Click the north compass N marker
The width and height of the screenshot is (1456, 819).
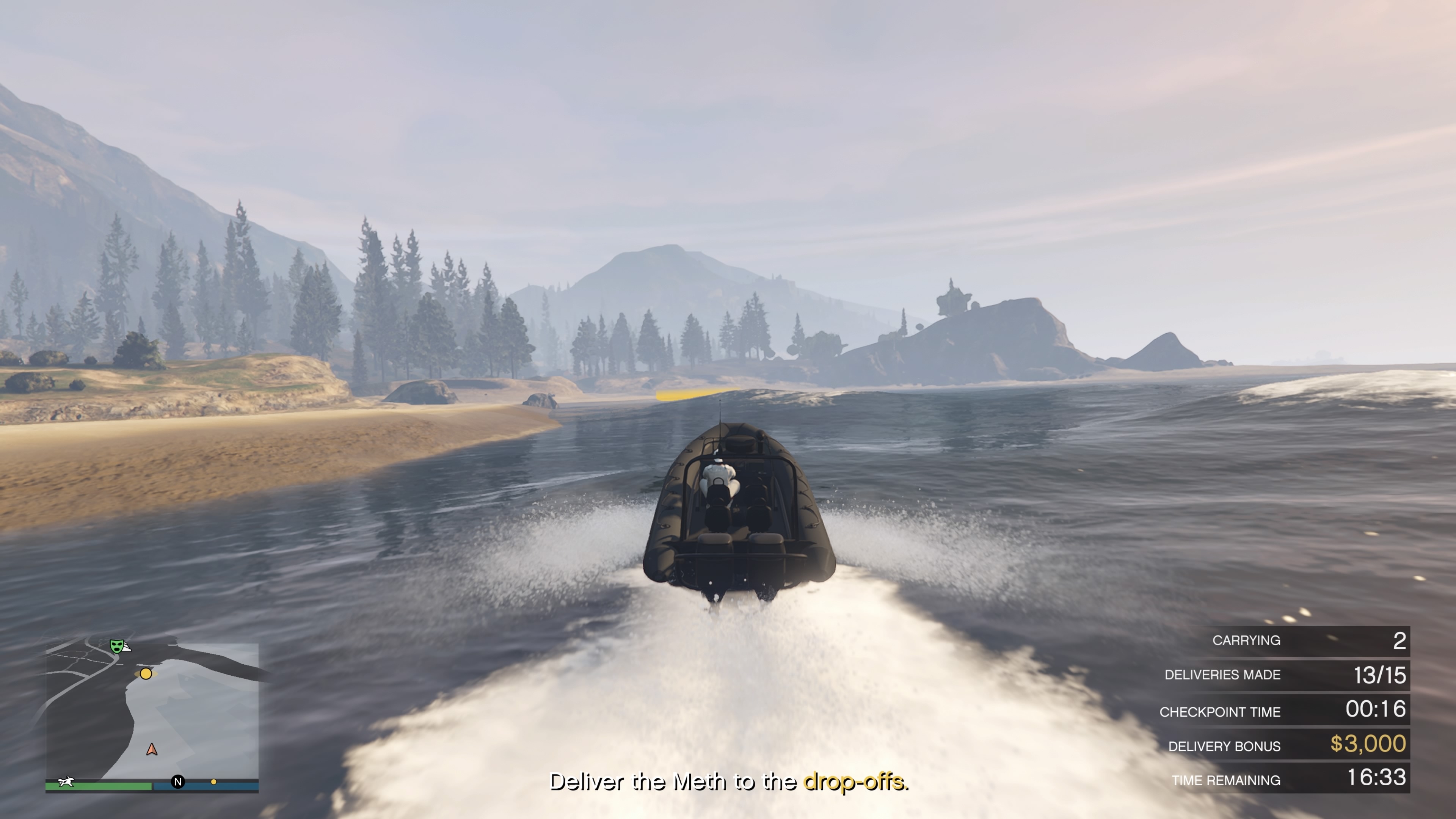point(178,782)
